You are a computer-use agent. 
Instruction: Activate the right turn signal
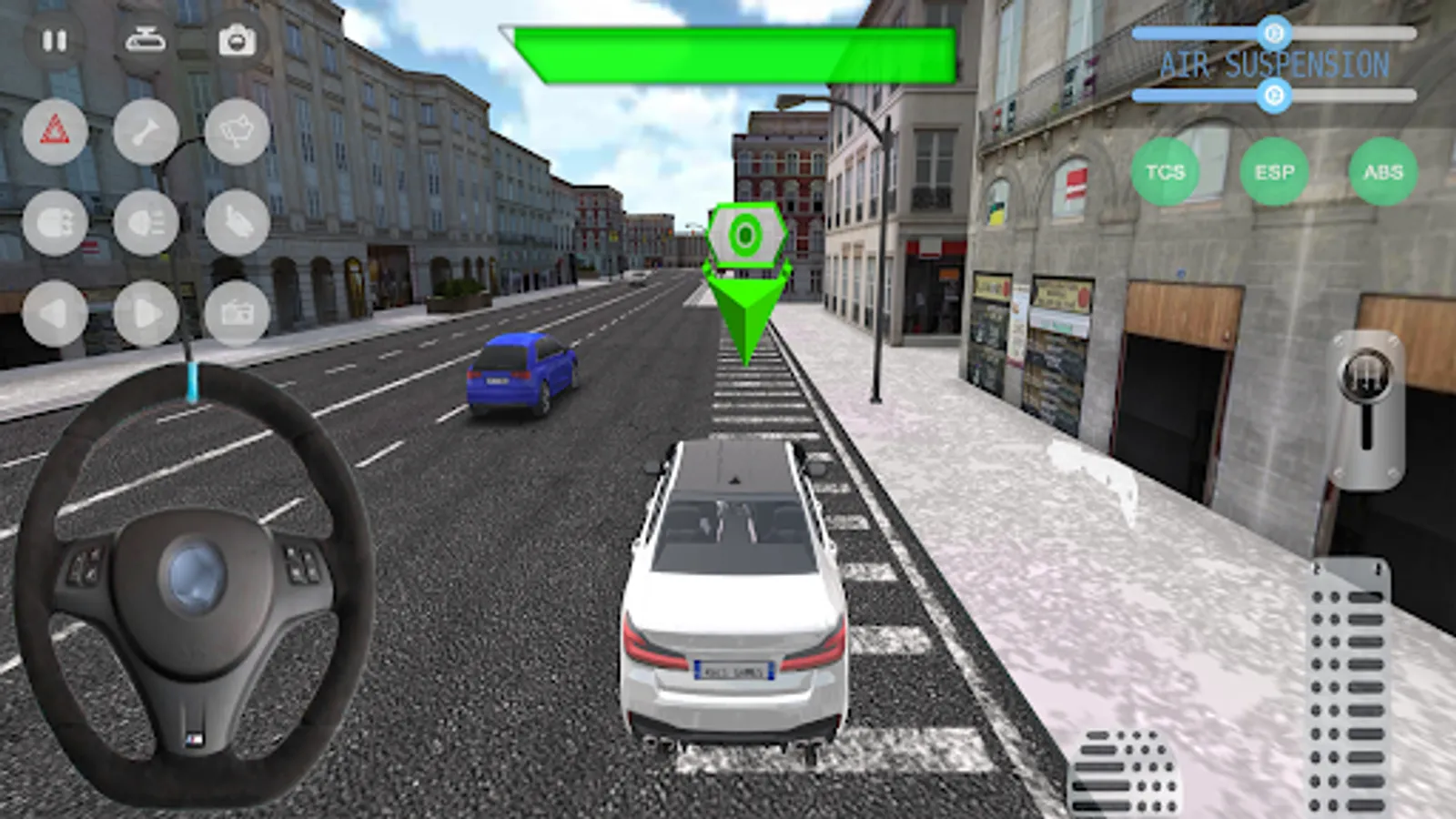coord(146,309)
